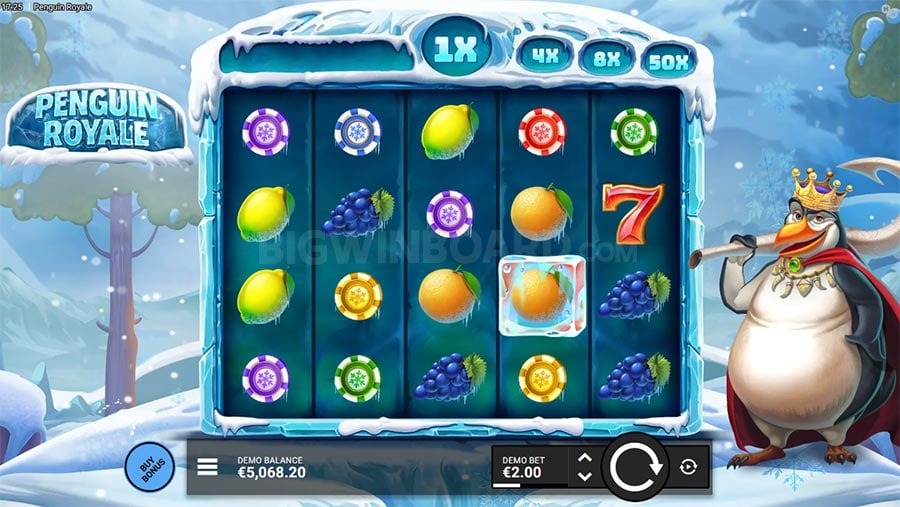Open the autoplay settings
900x507 pixels.
point(690,466)
